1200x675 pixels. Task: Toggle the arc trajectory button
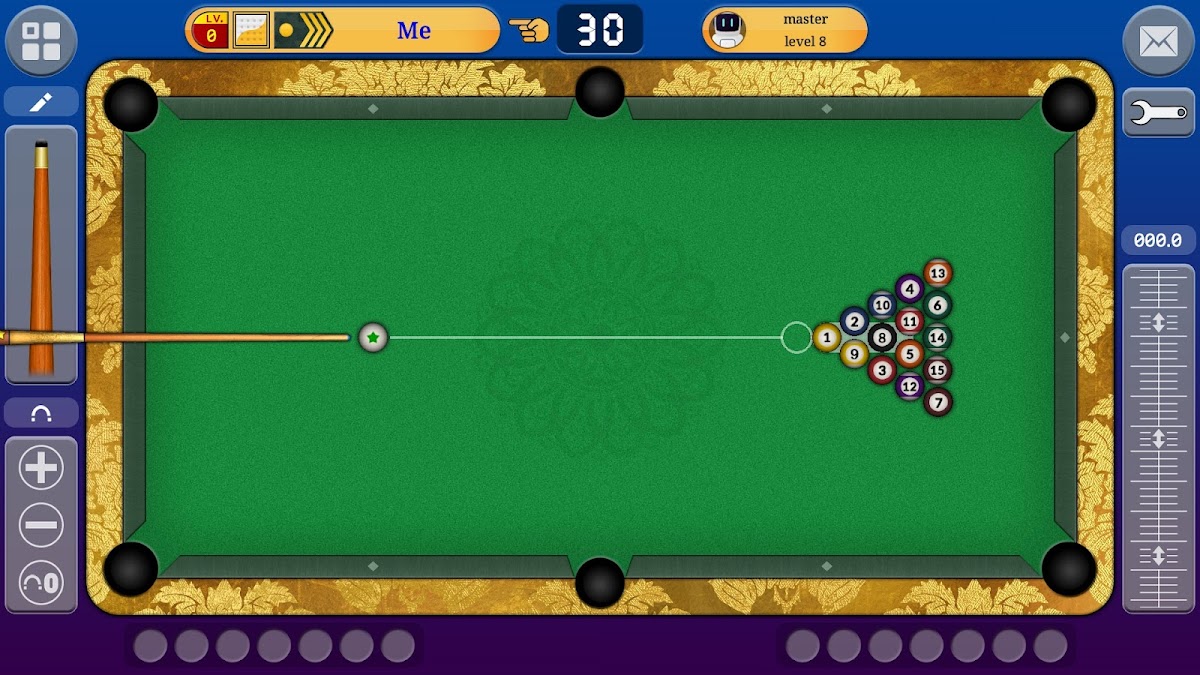pos(41,413)
